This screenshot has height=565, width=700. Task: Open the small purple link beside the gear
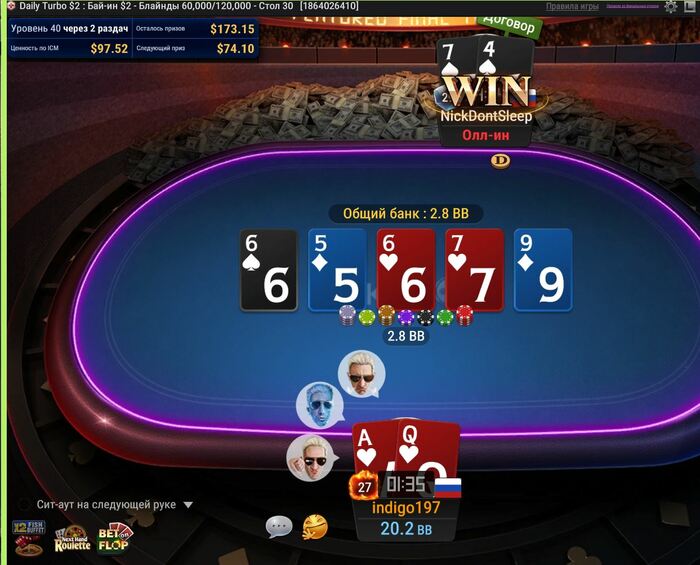pos(634,6)
